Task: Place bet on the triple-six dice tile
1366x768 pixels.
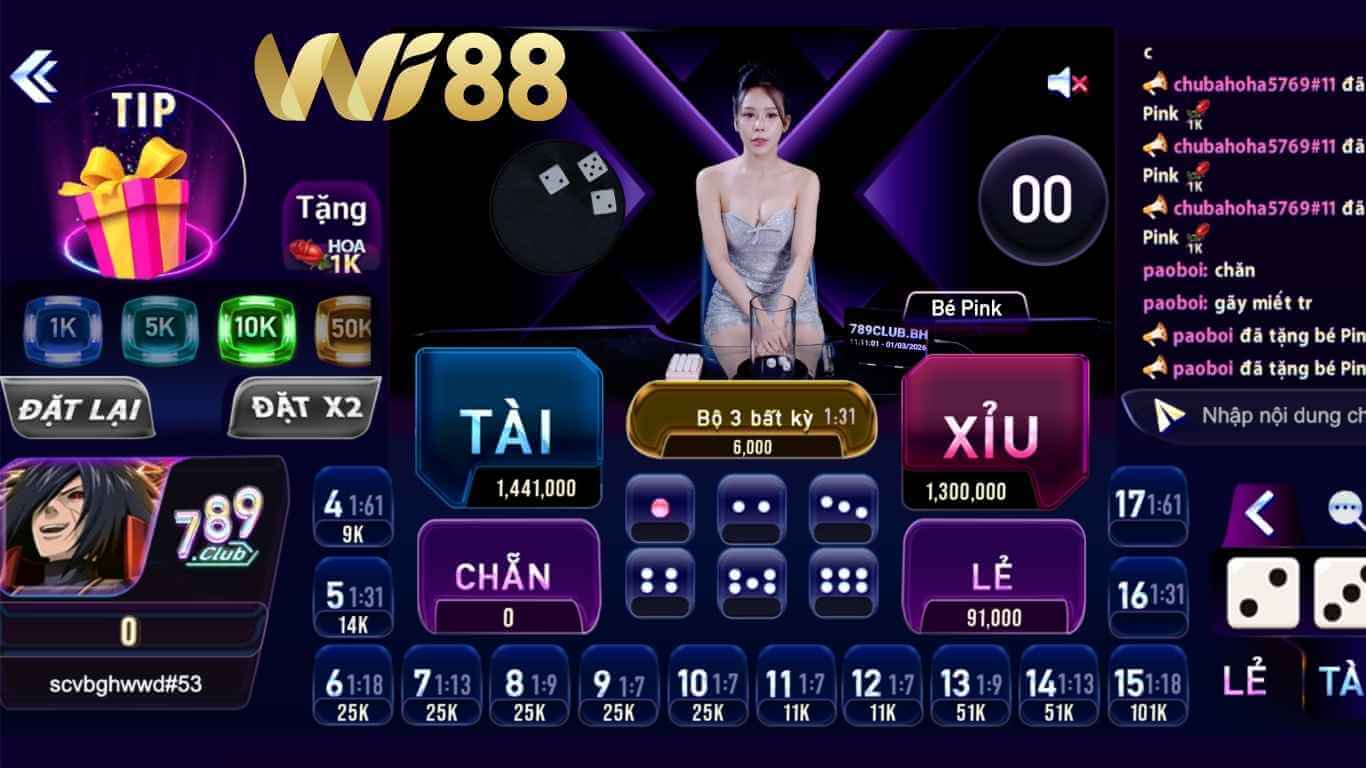Action: click(845, 580)
